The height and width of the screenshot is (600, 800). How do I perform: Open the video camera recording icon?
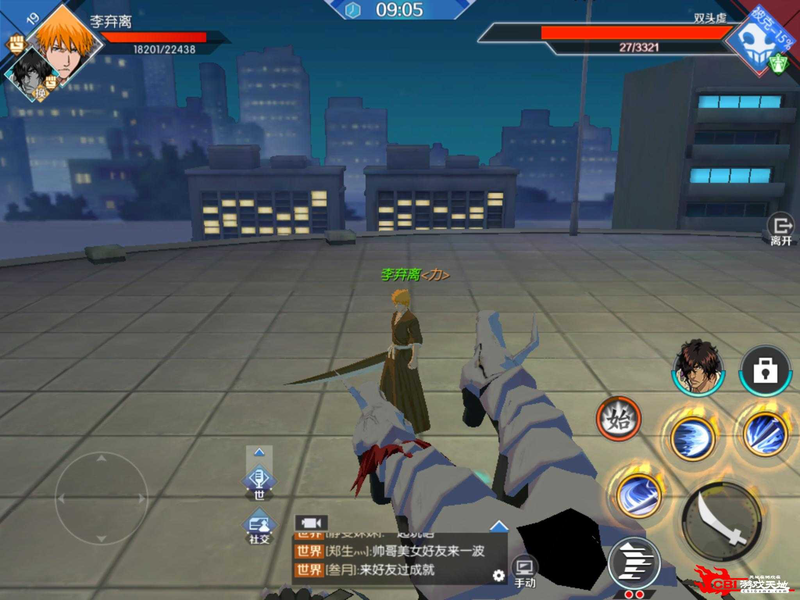pos(312,523)
